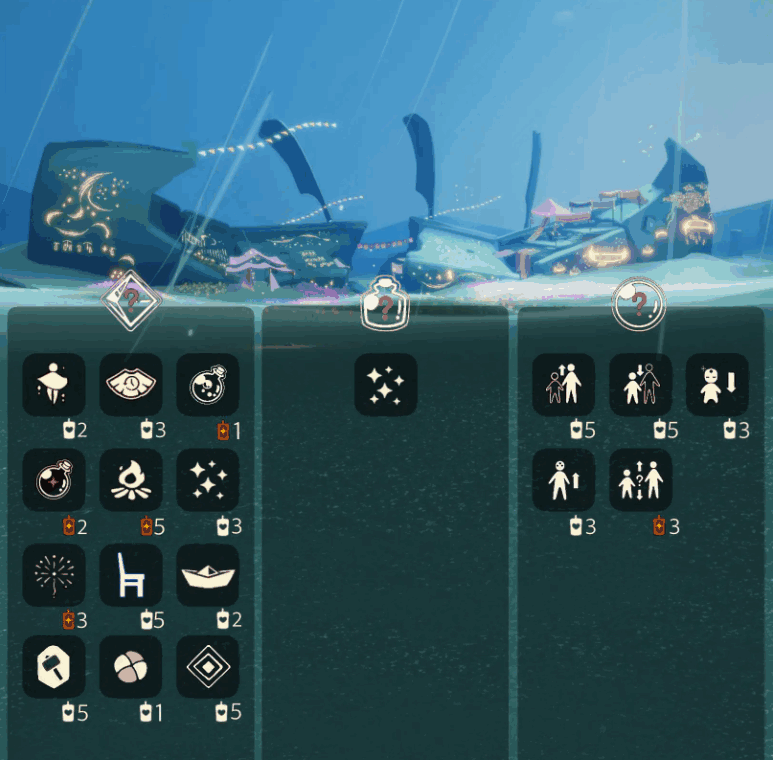Select the sparkles spell under the jar header
773x760 pixels.
pos(386,384)
